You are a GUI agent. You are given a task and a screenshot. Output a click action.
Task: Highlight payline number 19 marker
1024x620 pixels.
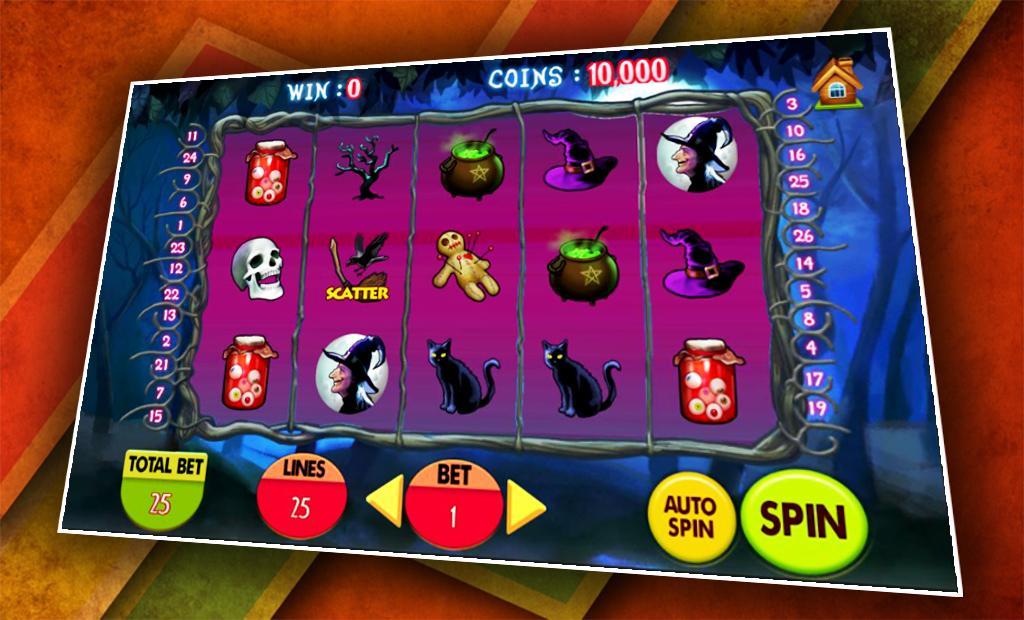pyautogui.click(x=817, y=407)
